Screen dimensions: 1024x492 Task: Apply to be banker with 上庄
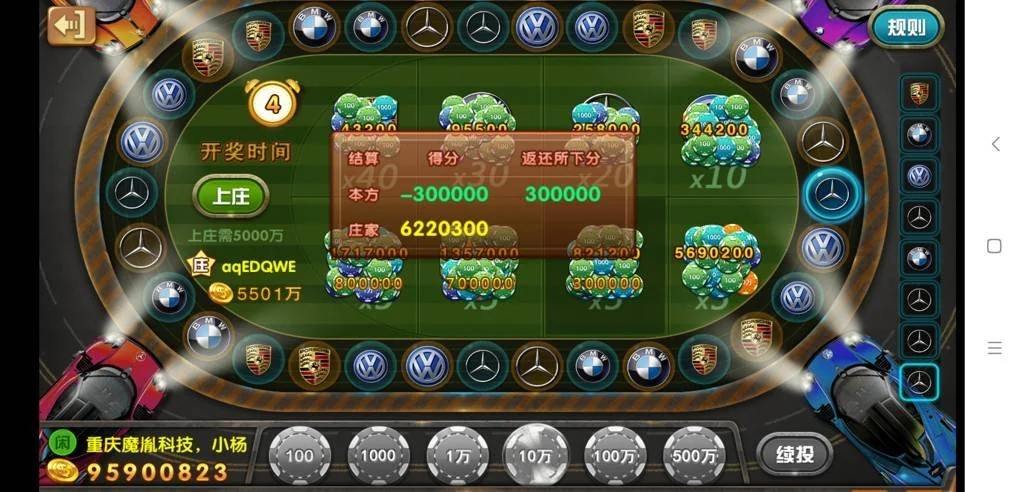point(231,196)
